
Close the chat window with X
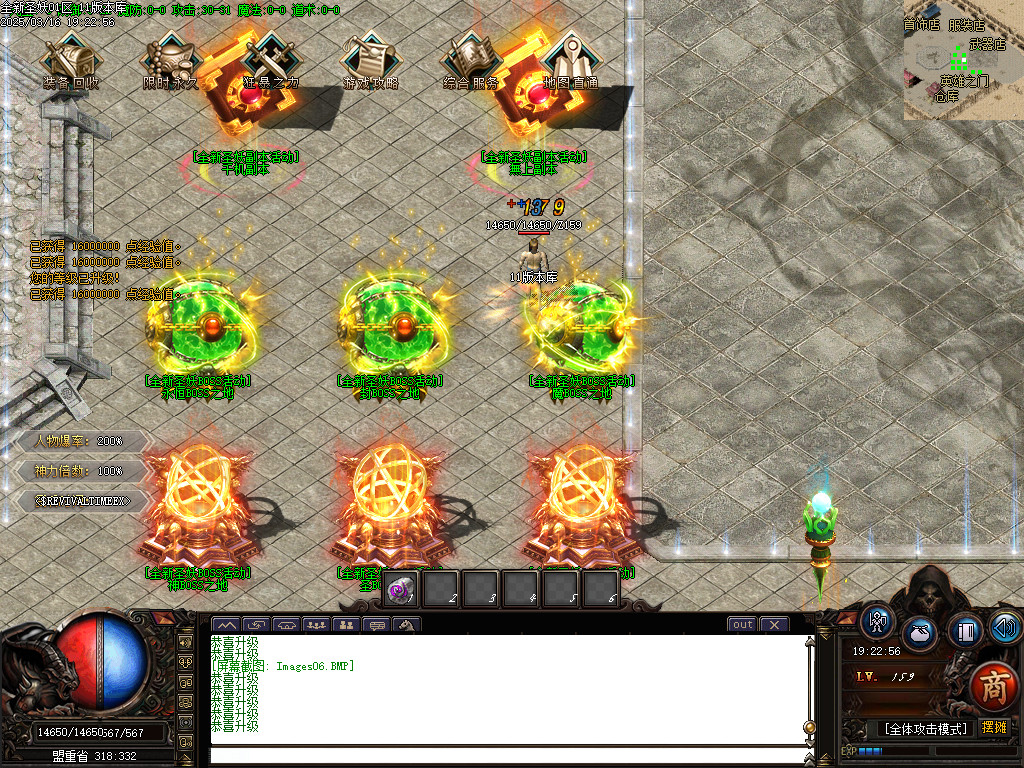774,625
